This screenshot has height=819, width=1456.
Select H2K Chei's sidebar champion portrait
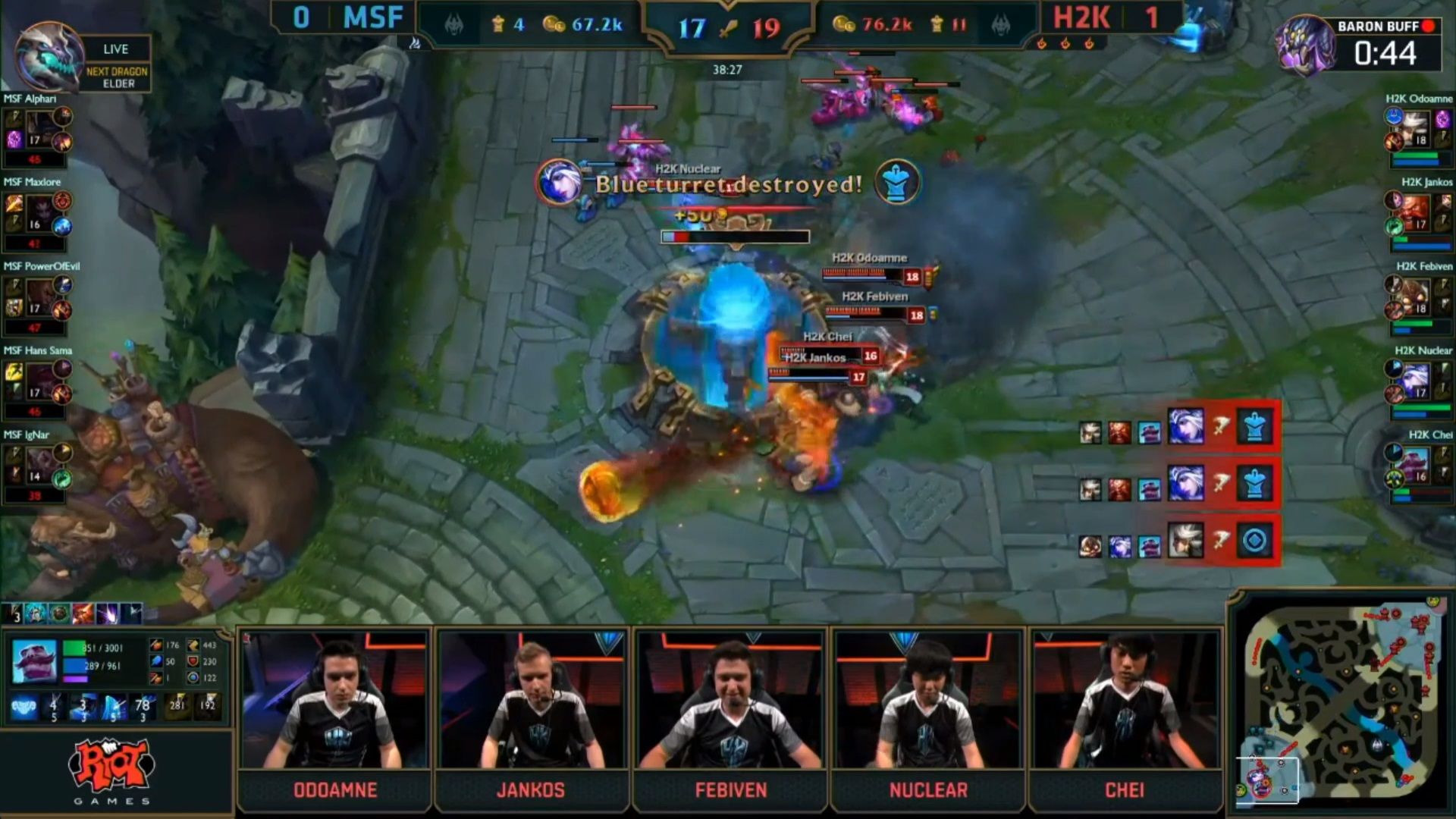point(1416,466)
